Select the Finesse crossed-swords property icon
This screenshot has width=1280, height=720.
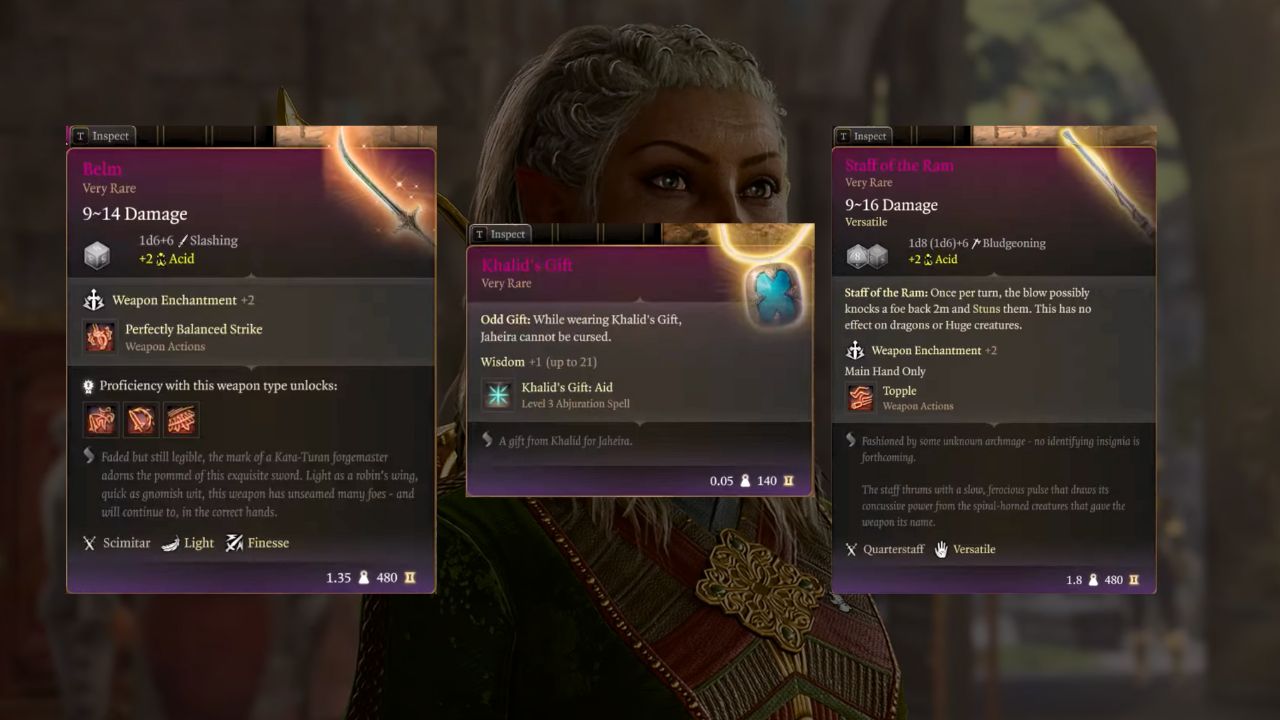point(235,543)
